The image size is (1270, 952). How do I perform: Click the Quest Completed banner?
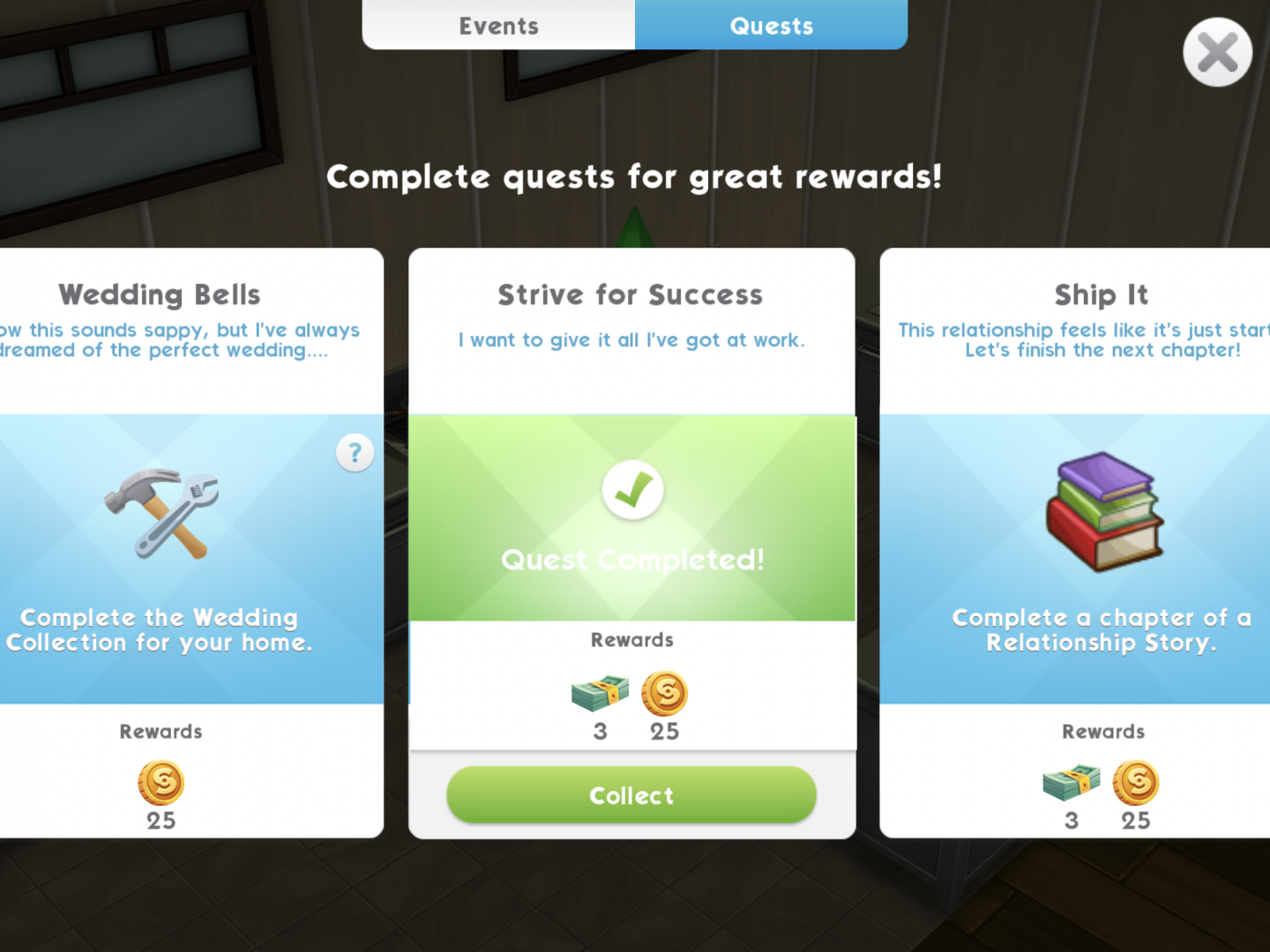pos(631,559)
